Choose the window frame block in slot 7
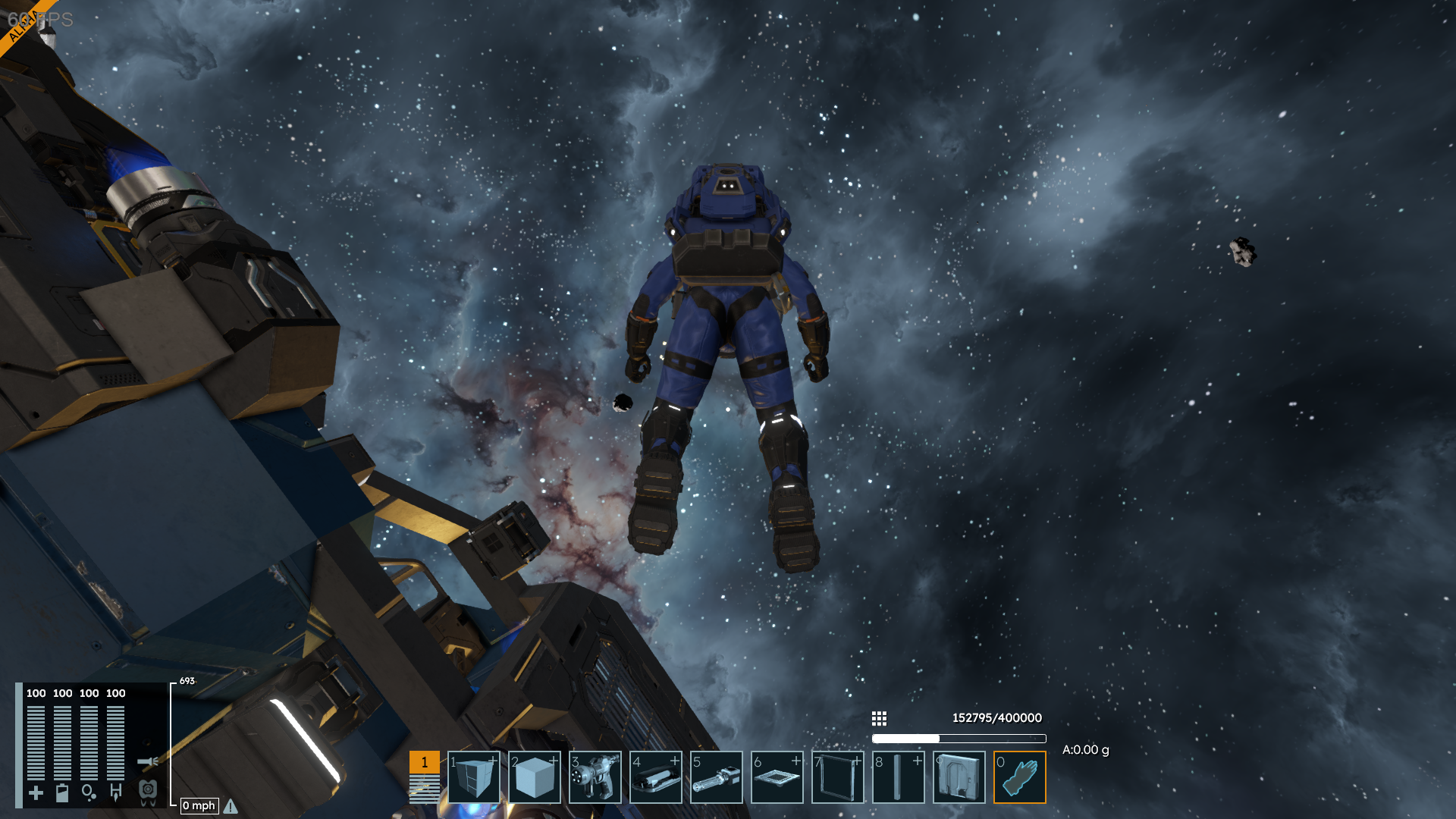 838,777
